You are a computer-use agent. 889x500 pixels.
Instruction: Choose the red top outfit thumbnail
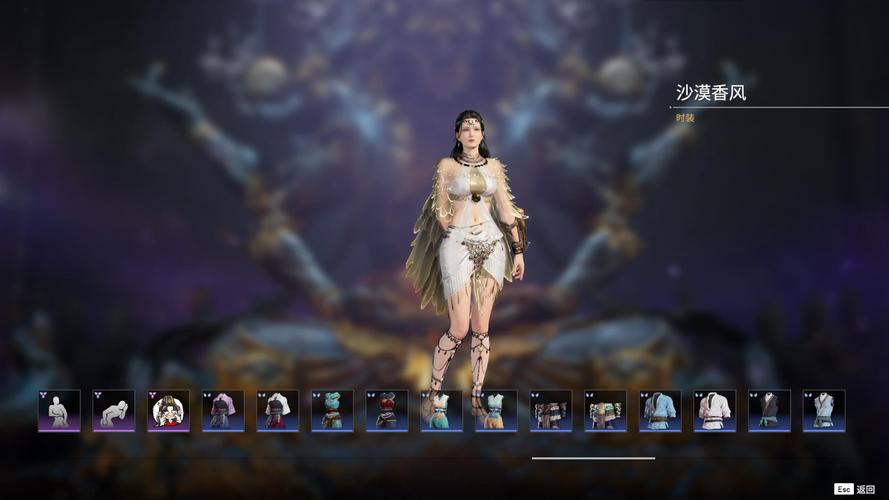387,411
